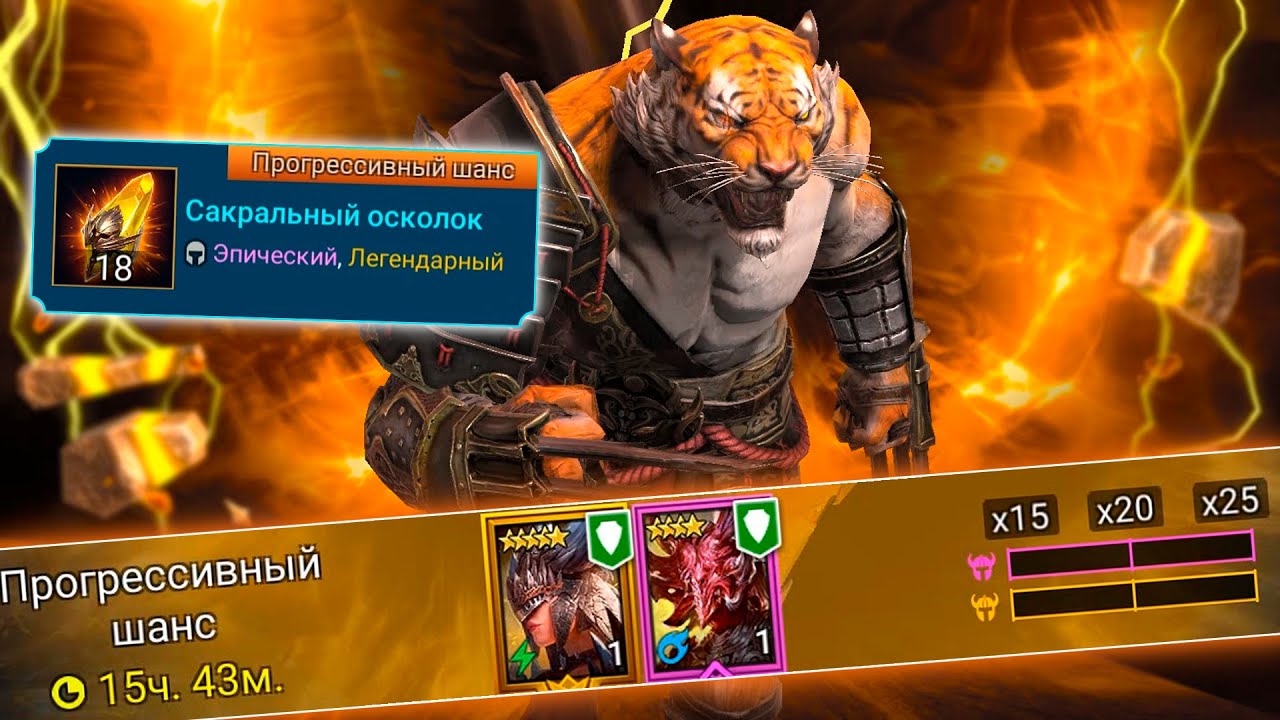Select the green Spirit affinity lightning icon
Image resolution: width=1280 pixels, height=720 pixels.
523,655
